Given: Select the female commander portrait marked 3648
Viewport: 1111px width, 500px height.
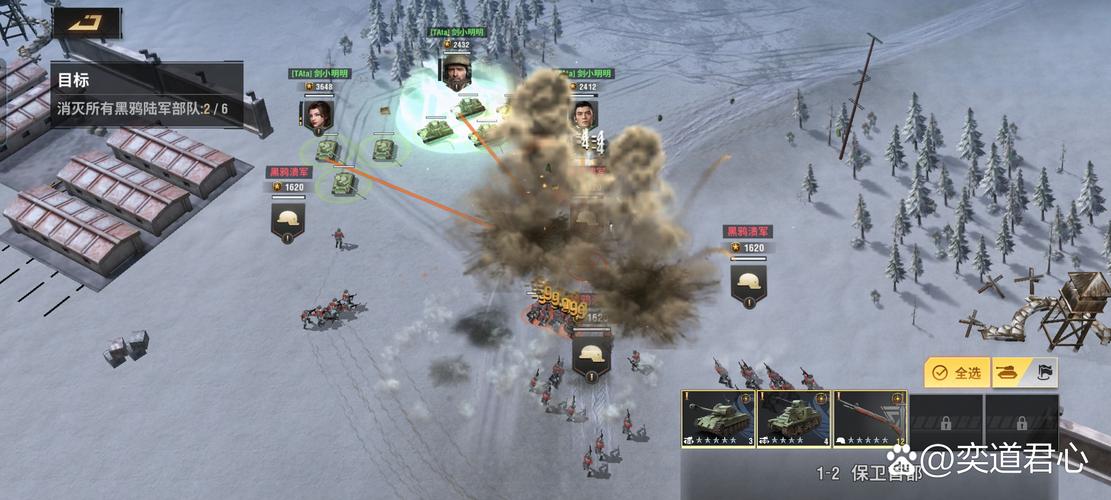Looking at the screenshot, I should (x=316, y=112).
